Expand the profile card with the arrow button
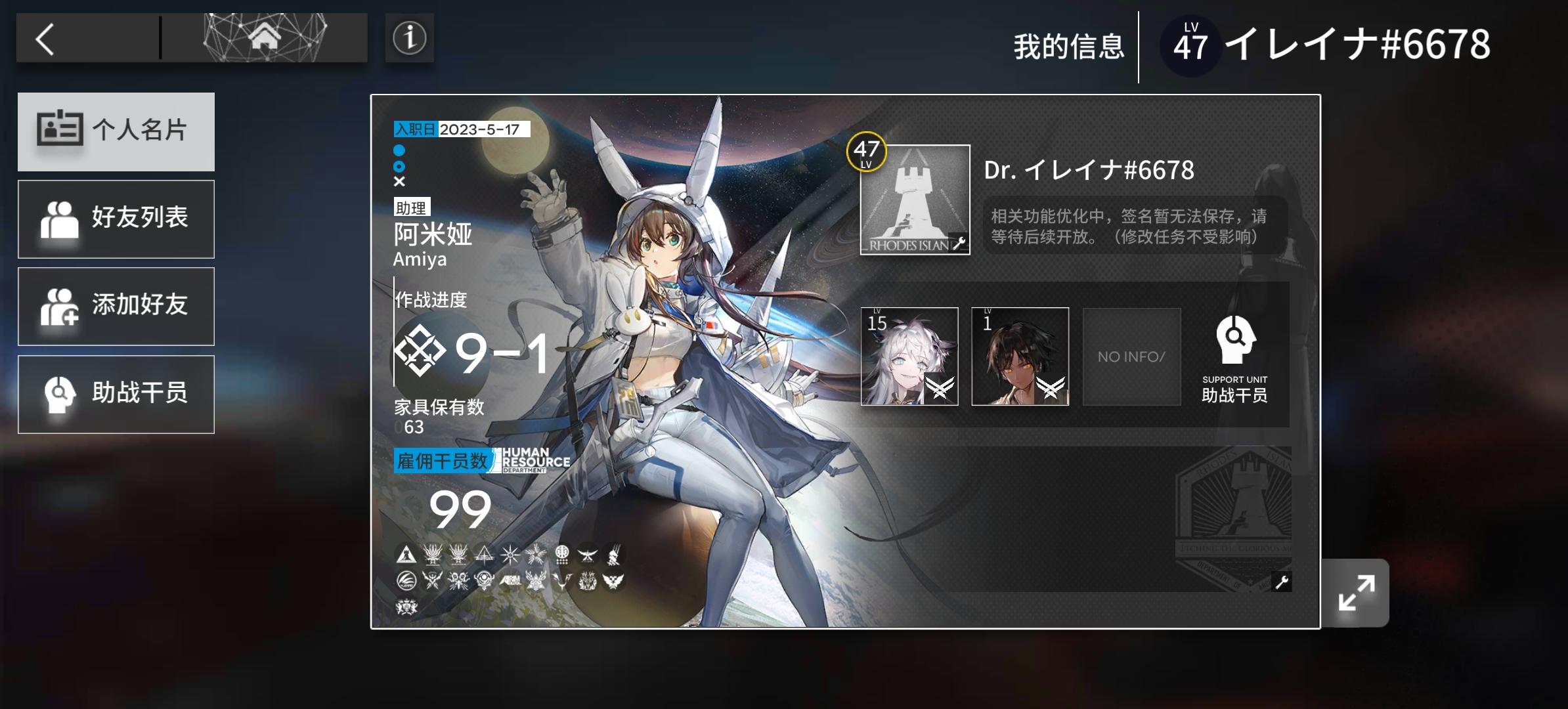The image size is (1568, 709). click(1355, 591)
